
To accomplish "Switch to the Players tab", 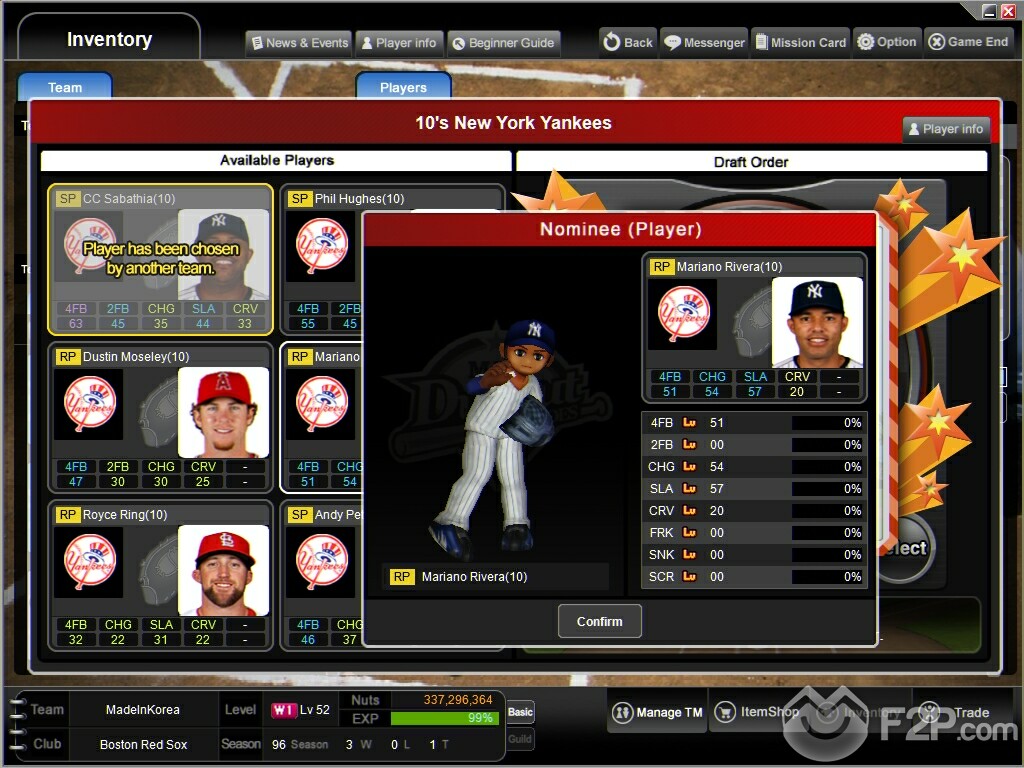I will pyautogui.click(x=403, y=87).
